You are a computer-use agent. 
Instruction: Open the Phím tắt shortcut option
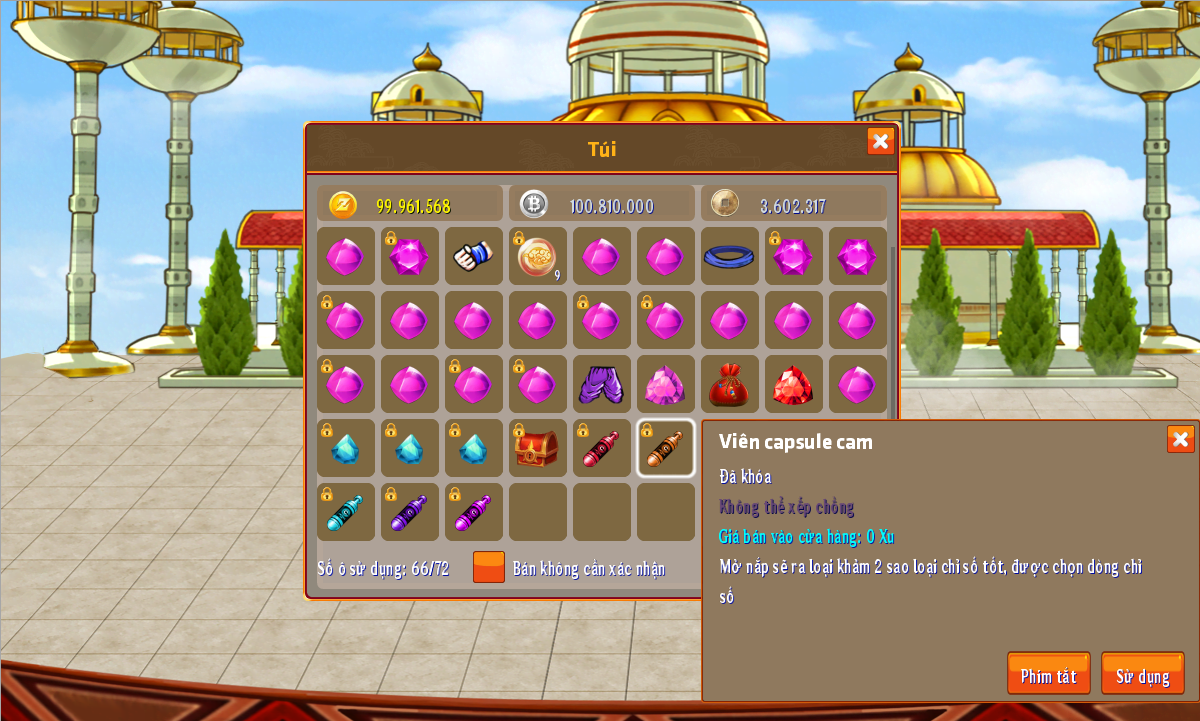[1048, 674]
